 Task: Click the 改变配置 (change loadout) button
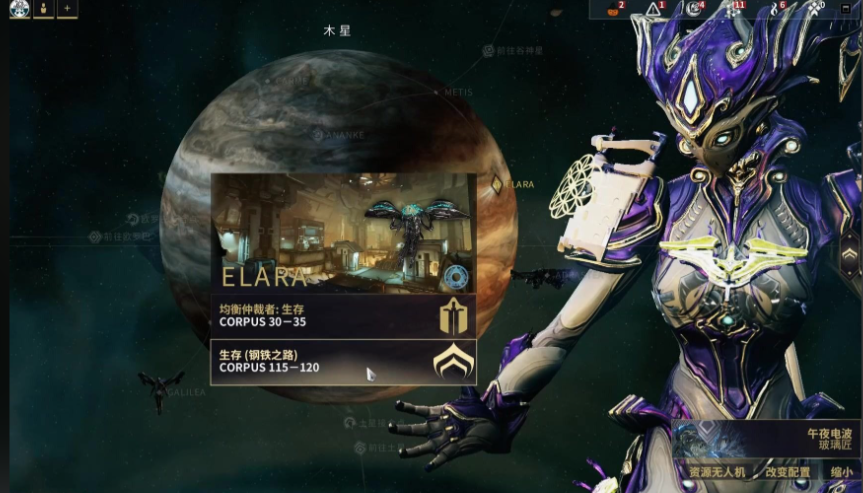(788, 471)
